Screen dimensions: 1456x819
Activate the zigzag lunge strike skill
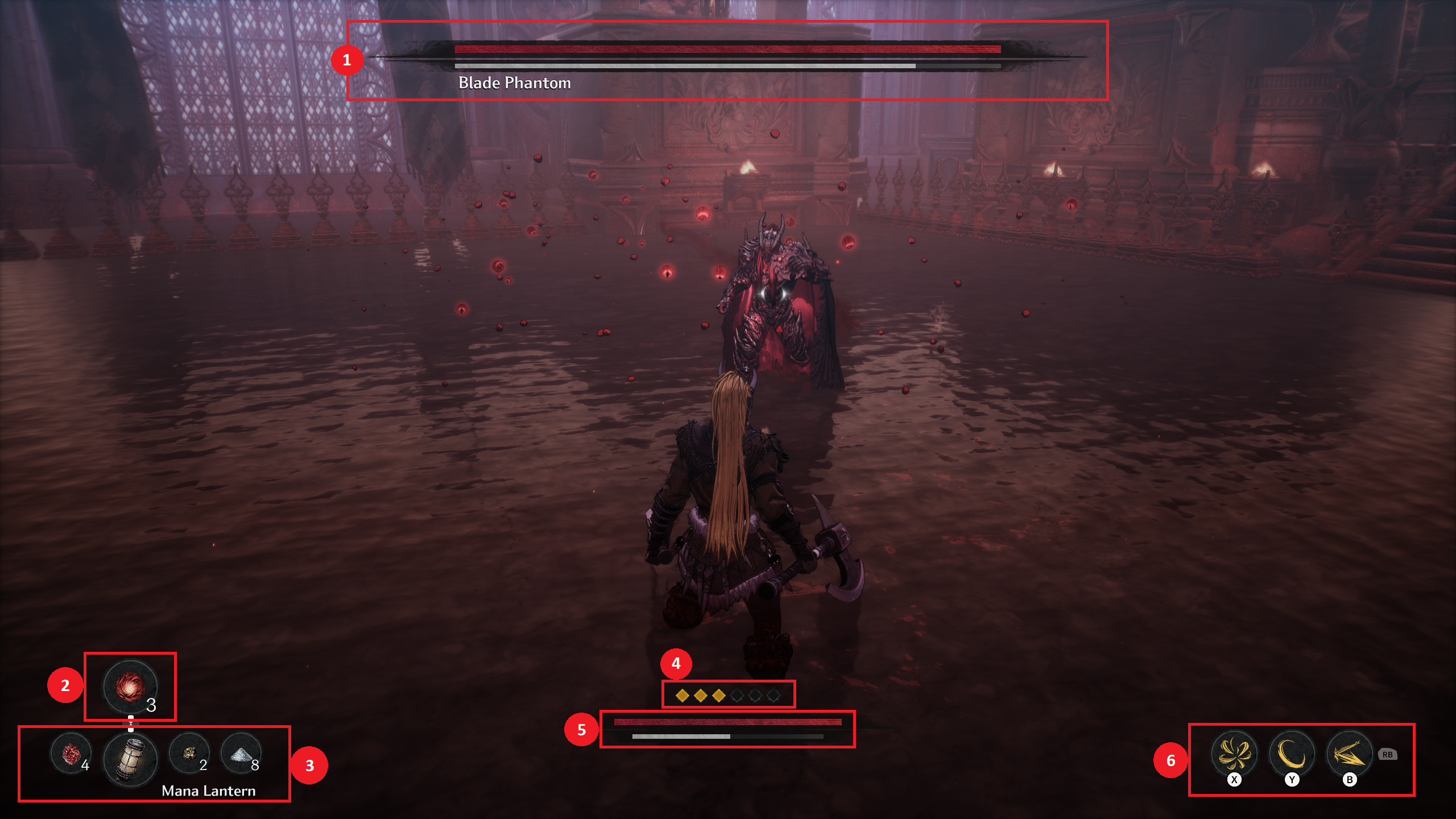pos(1349,754)
